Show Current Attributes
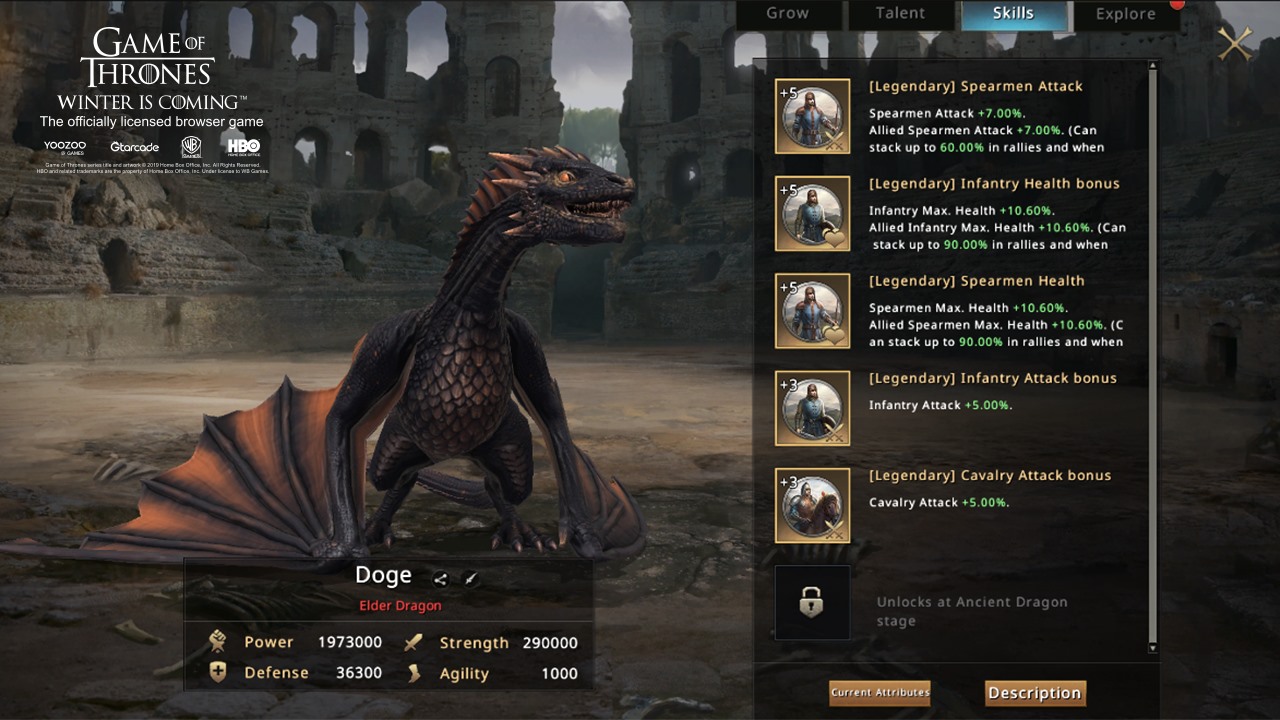The height and width of the screenshot is (720, 1280). click(880, 692)
